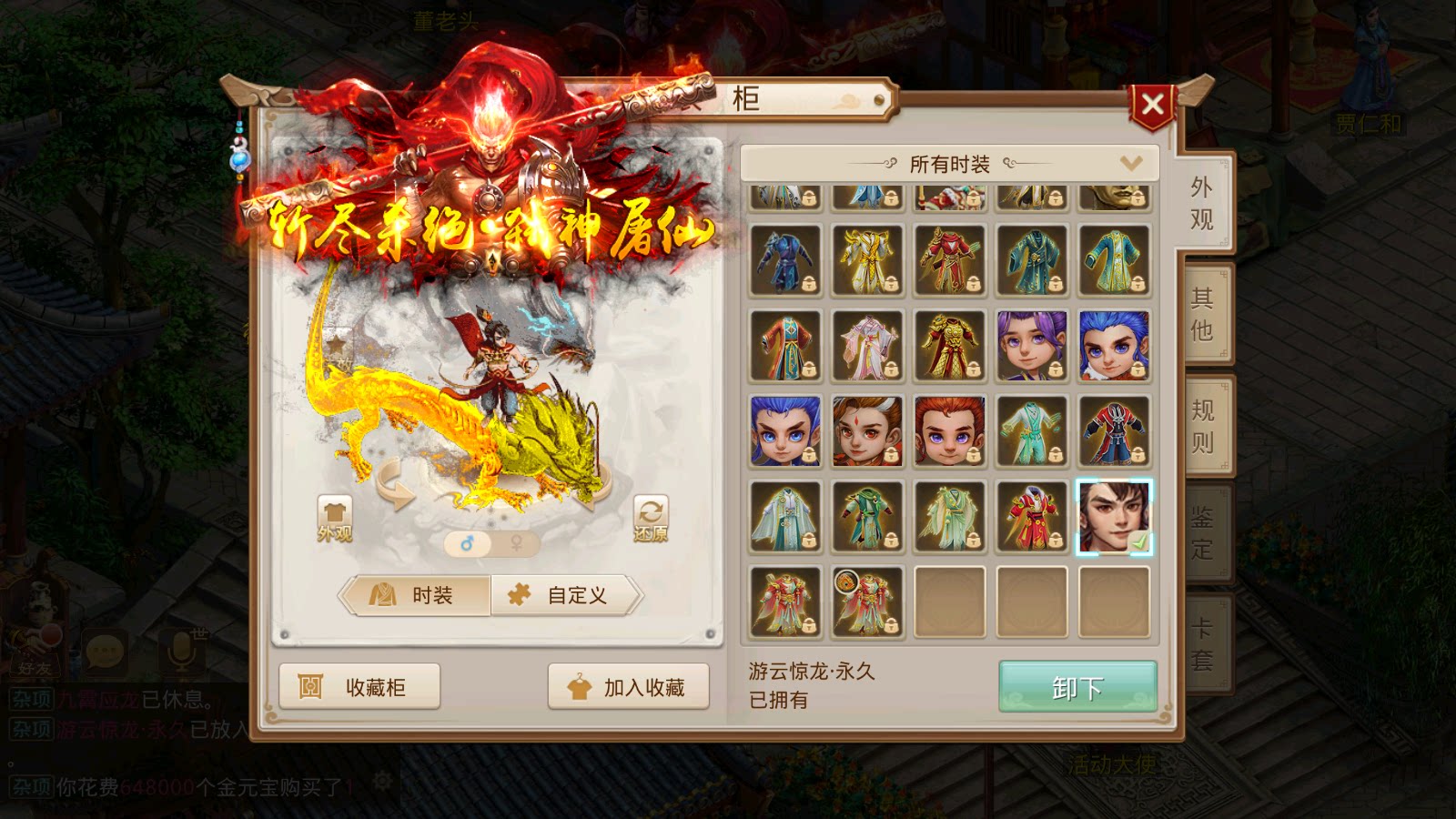Open the chat bubble icon at bottom left

coord(107,652)
